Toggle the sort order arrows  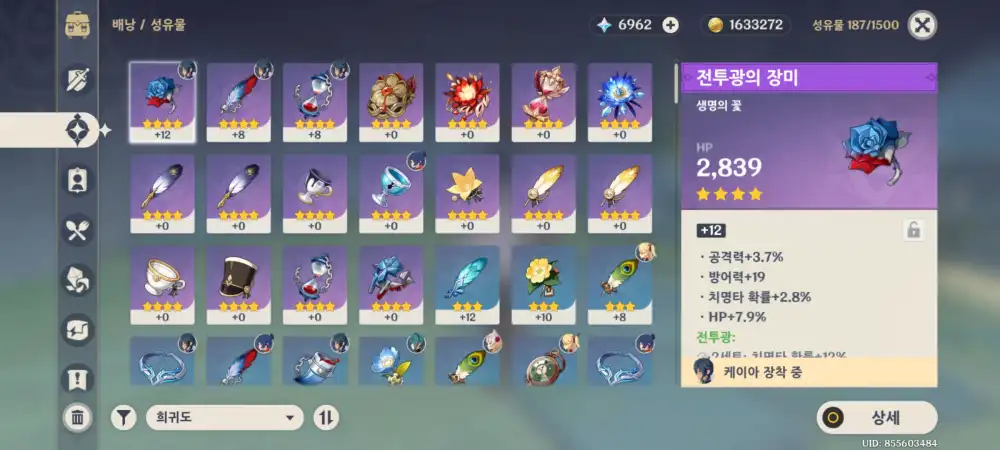pos(326,417)
